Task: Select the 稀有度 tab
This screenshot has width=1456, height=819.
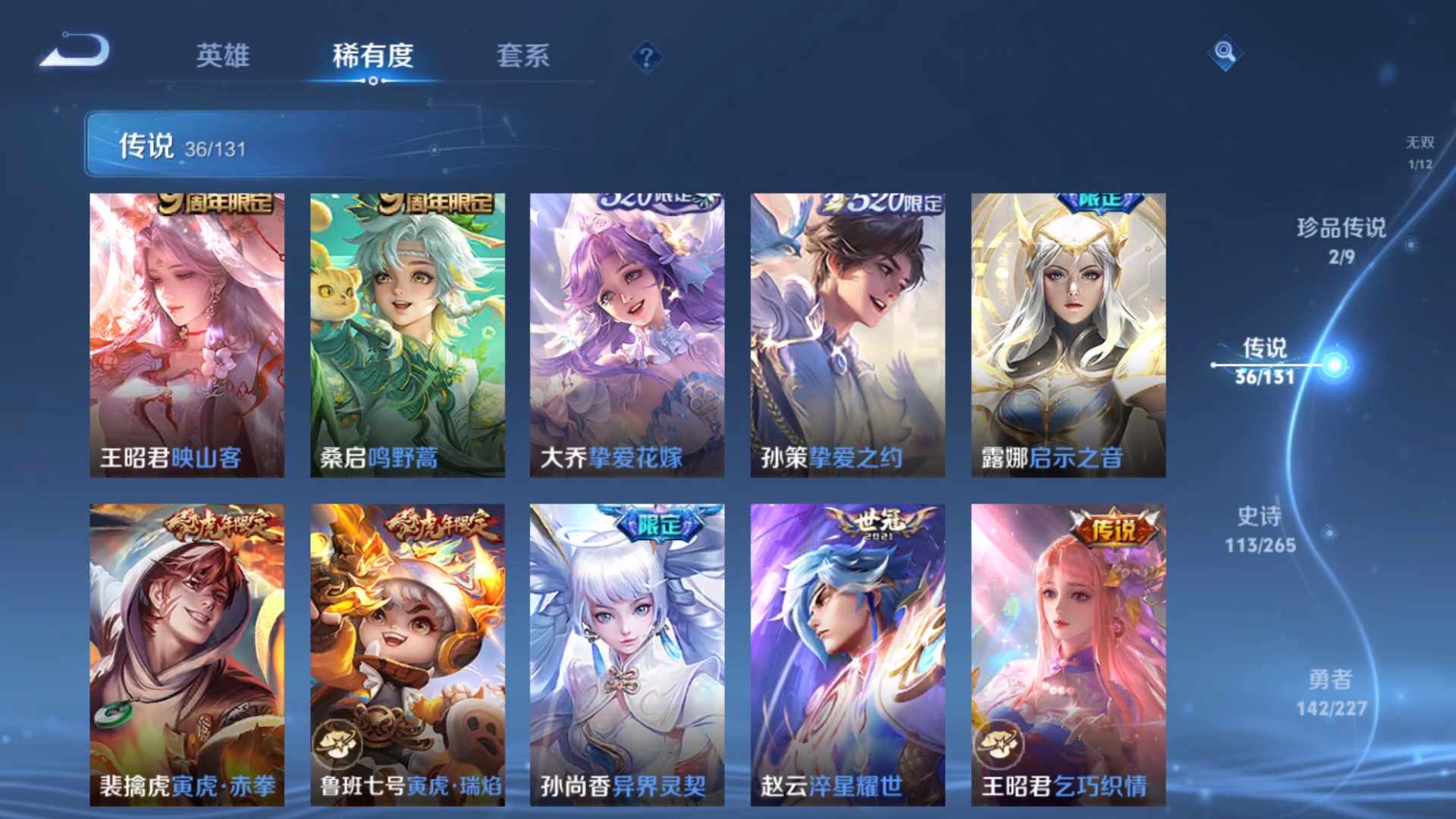Action: coord(372,55)
